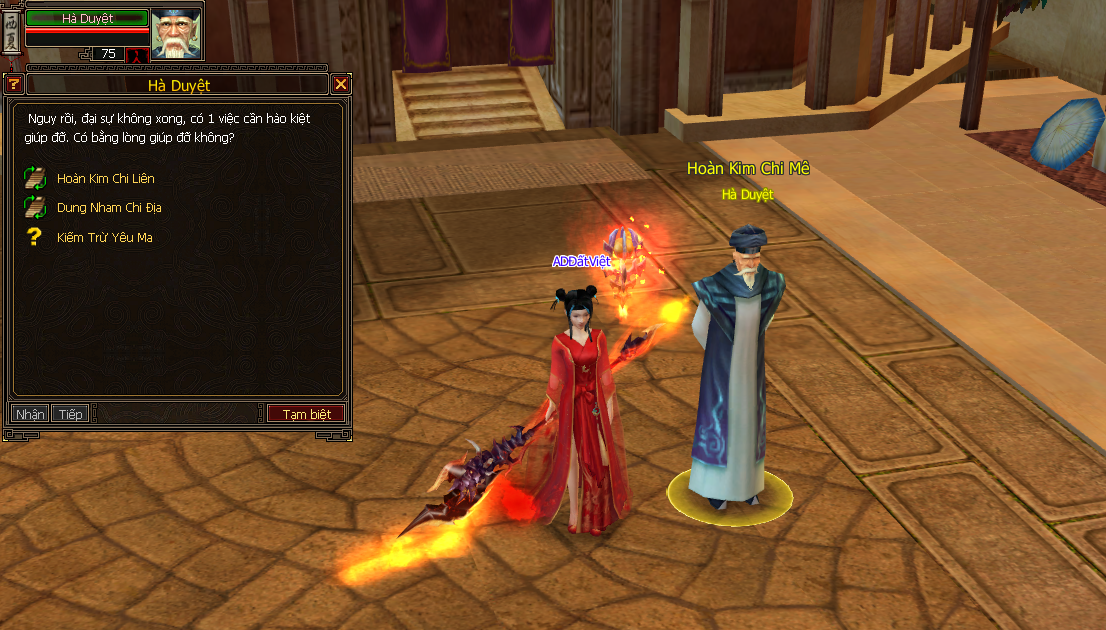The height and width of the screenshot is (630, 1106).
Task: Click Hà Duyệt's target portrait
Action: (x=176, y=32)
